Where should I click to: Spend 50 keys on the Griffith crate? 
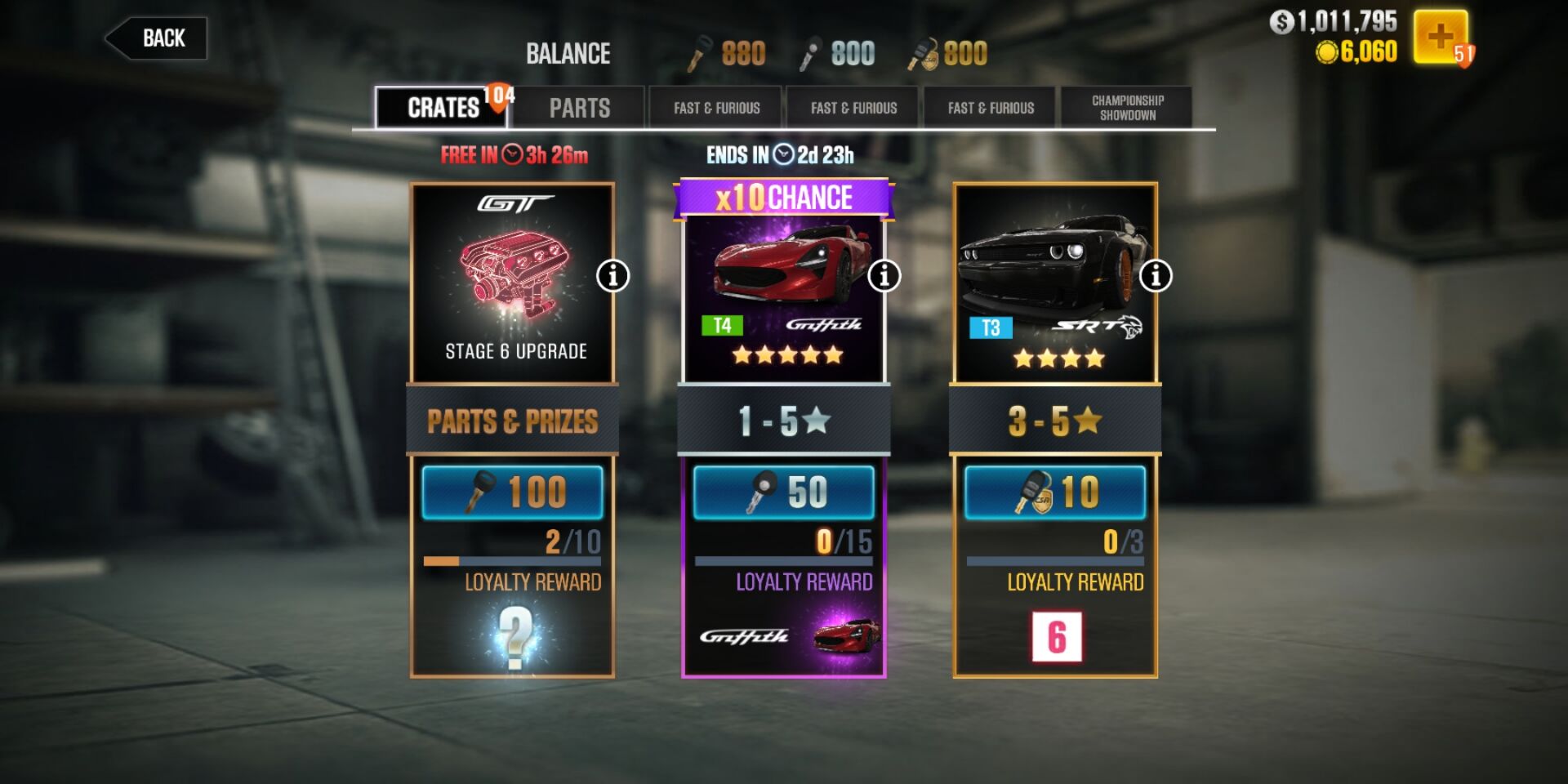pyautogui.click(x=784, y=492)
